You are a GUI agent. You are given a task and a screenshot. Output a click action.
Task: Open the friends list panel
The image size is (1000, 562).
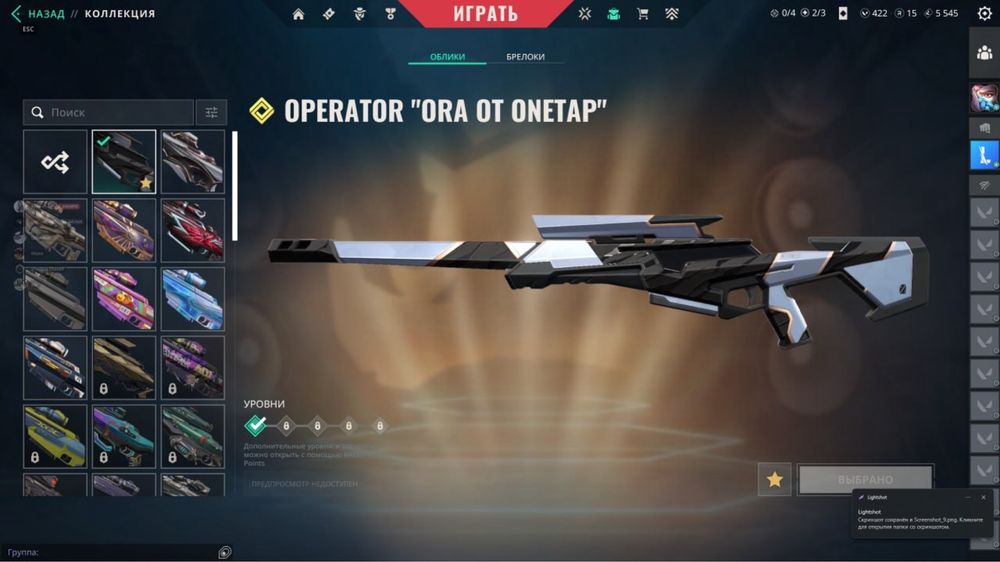click(984, 53)
